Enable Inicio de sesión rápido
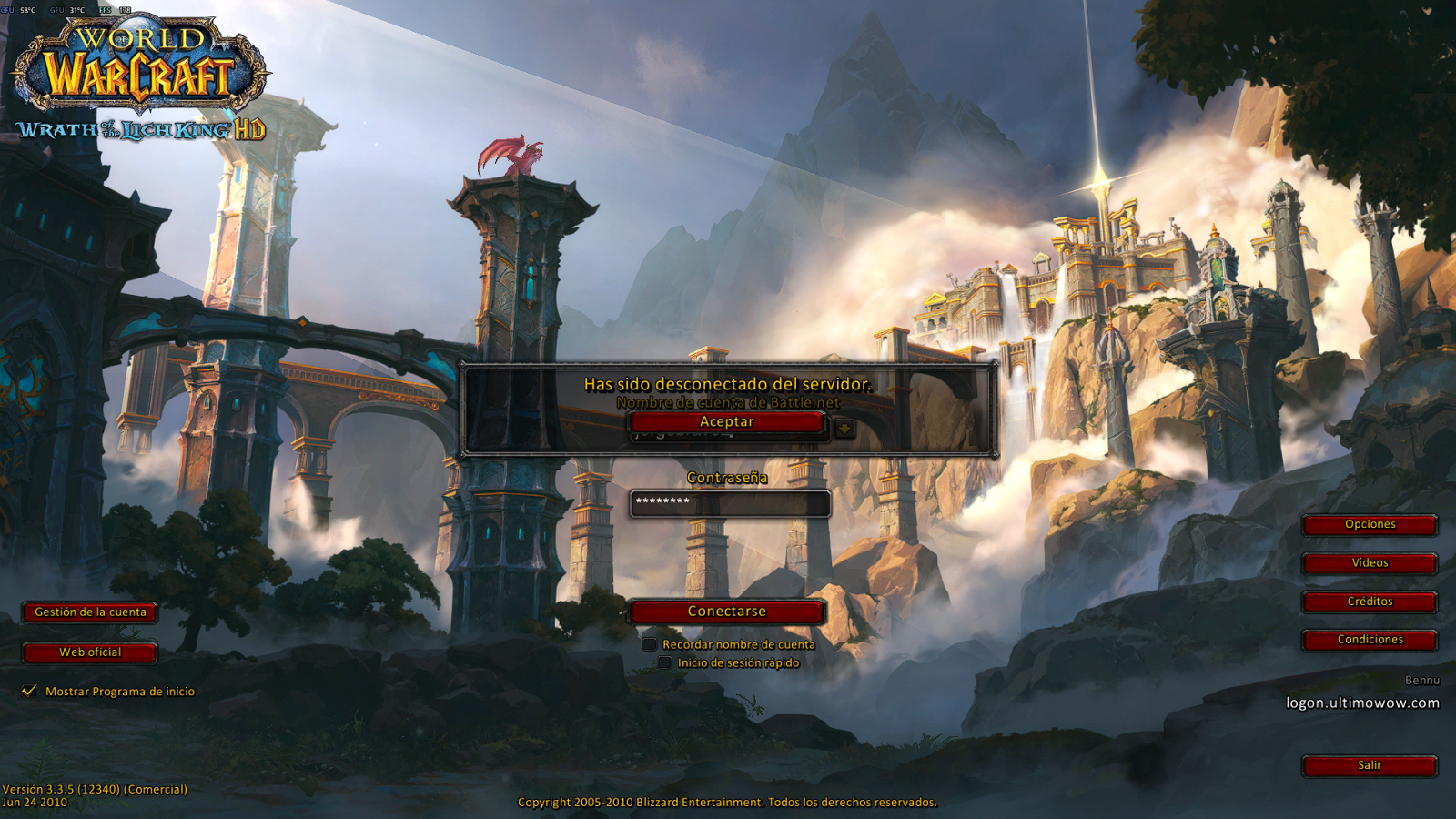Screen dimensions: 1456x819 point(665,662)
